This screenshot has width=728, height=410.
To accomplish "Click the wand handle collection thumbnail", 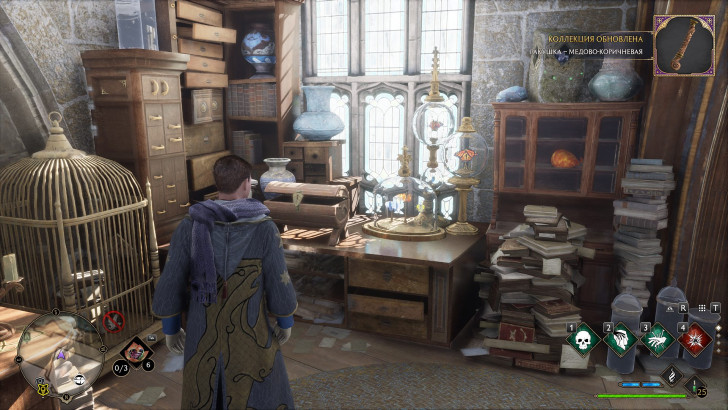I will point(684,45).
